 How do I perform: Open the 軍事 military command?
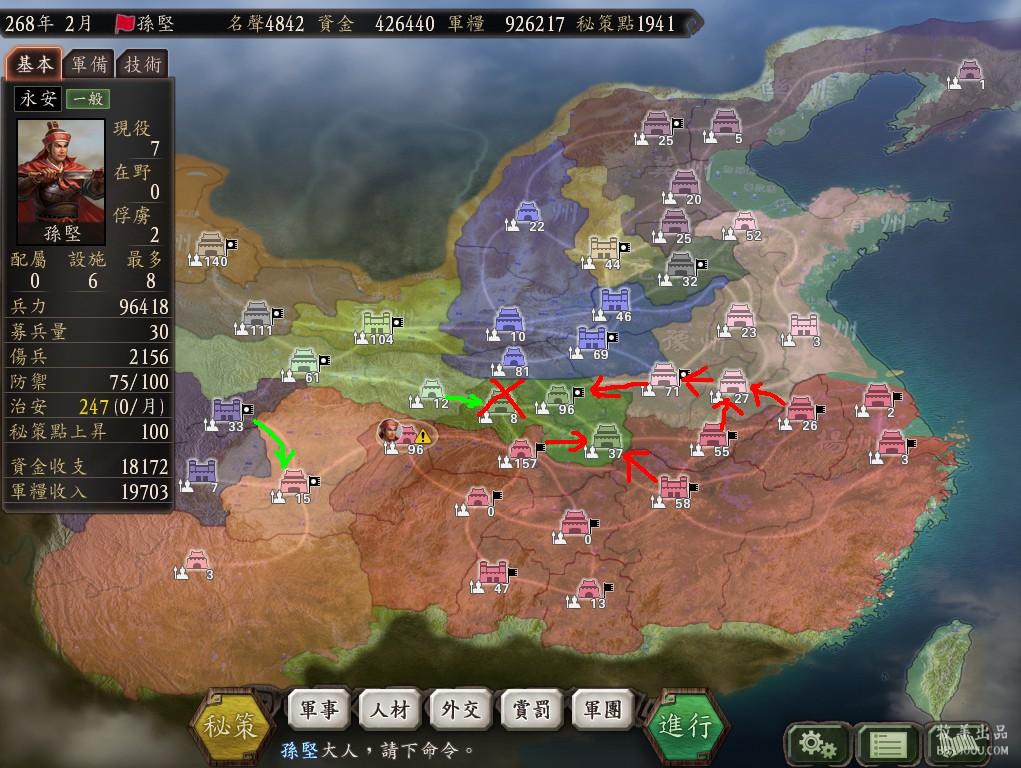(x=319, y=710)
